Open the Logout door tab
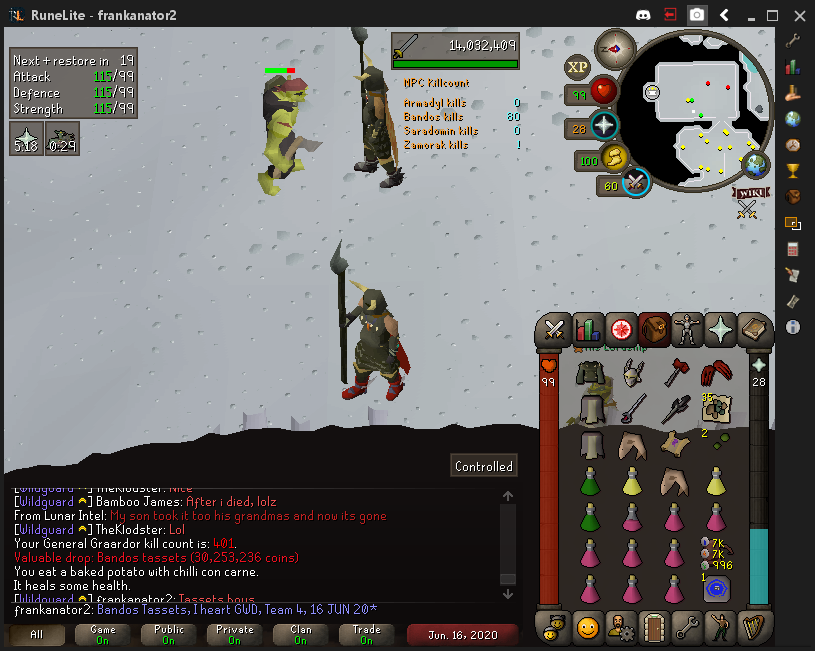The image size is (815, 651). click(x=653, y=629)
